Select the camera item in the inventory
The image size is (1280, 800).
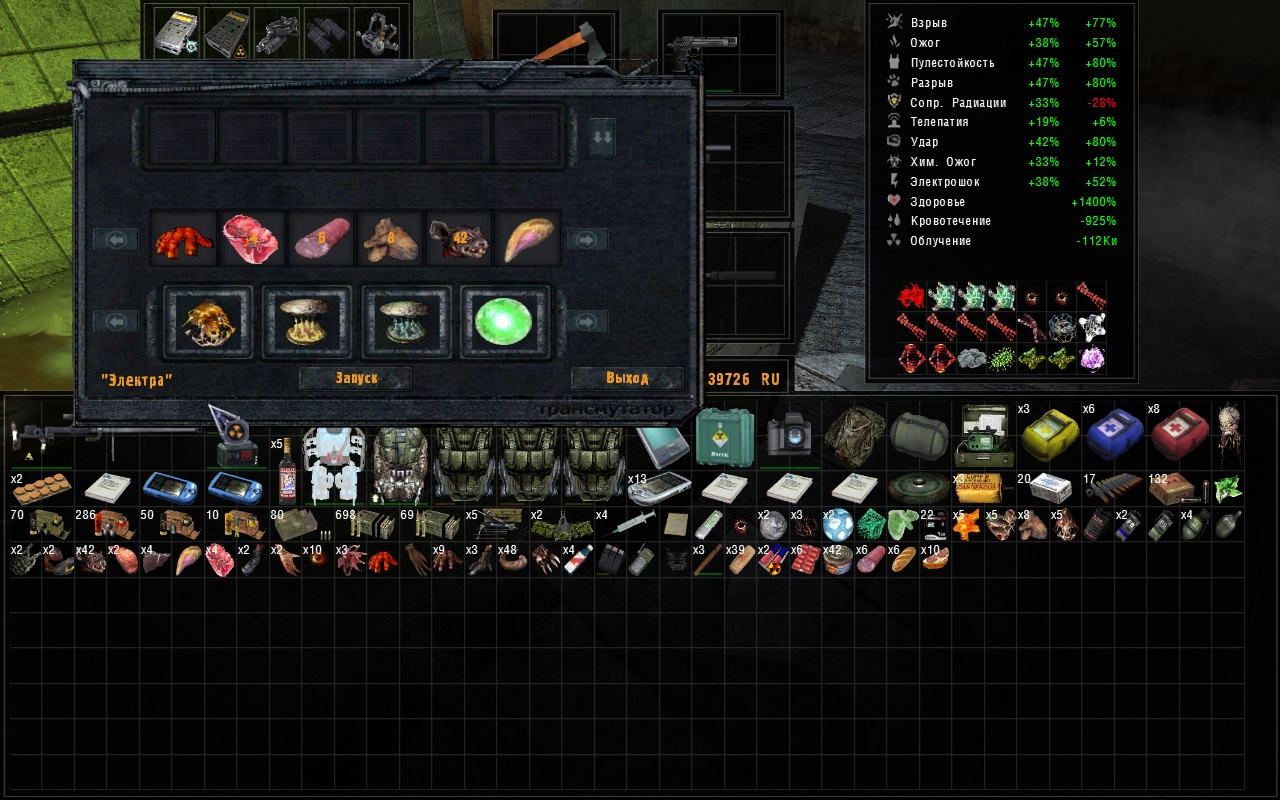(789, 436)
